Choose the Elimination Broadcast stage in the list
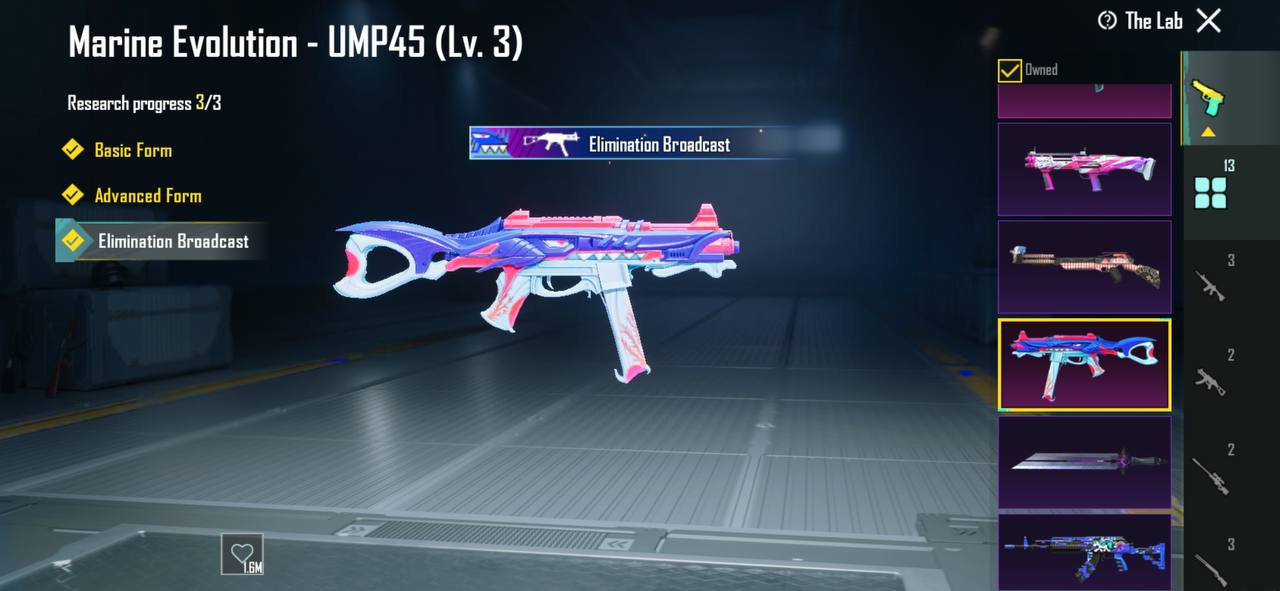The image size is (1280, 591). click(172, 242)
